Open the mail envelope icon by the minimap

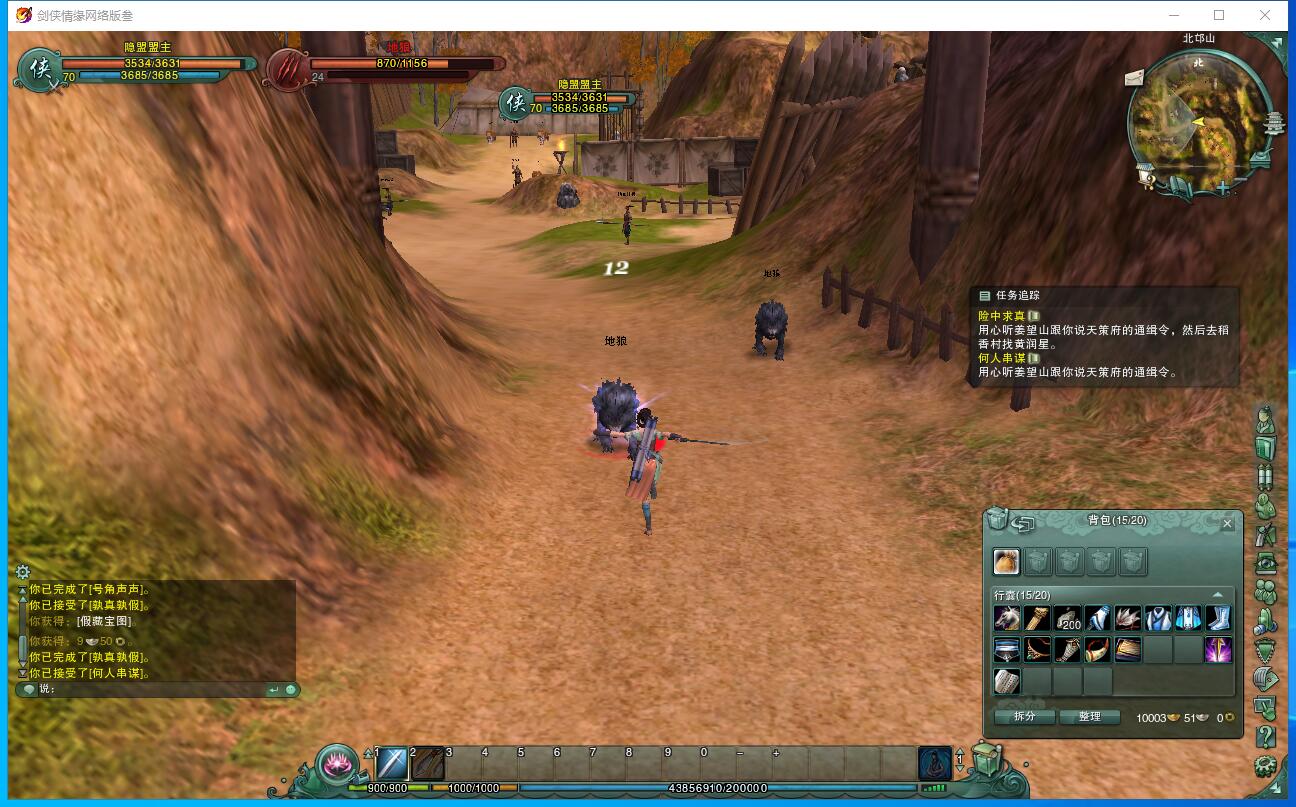click(1134, 77)
